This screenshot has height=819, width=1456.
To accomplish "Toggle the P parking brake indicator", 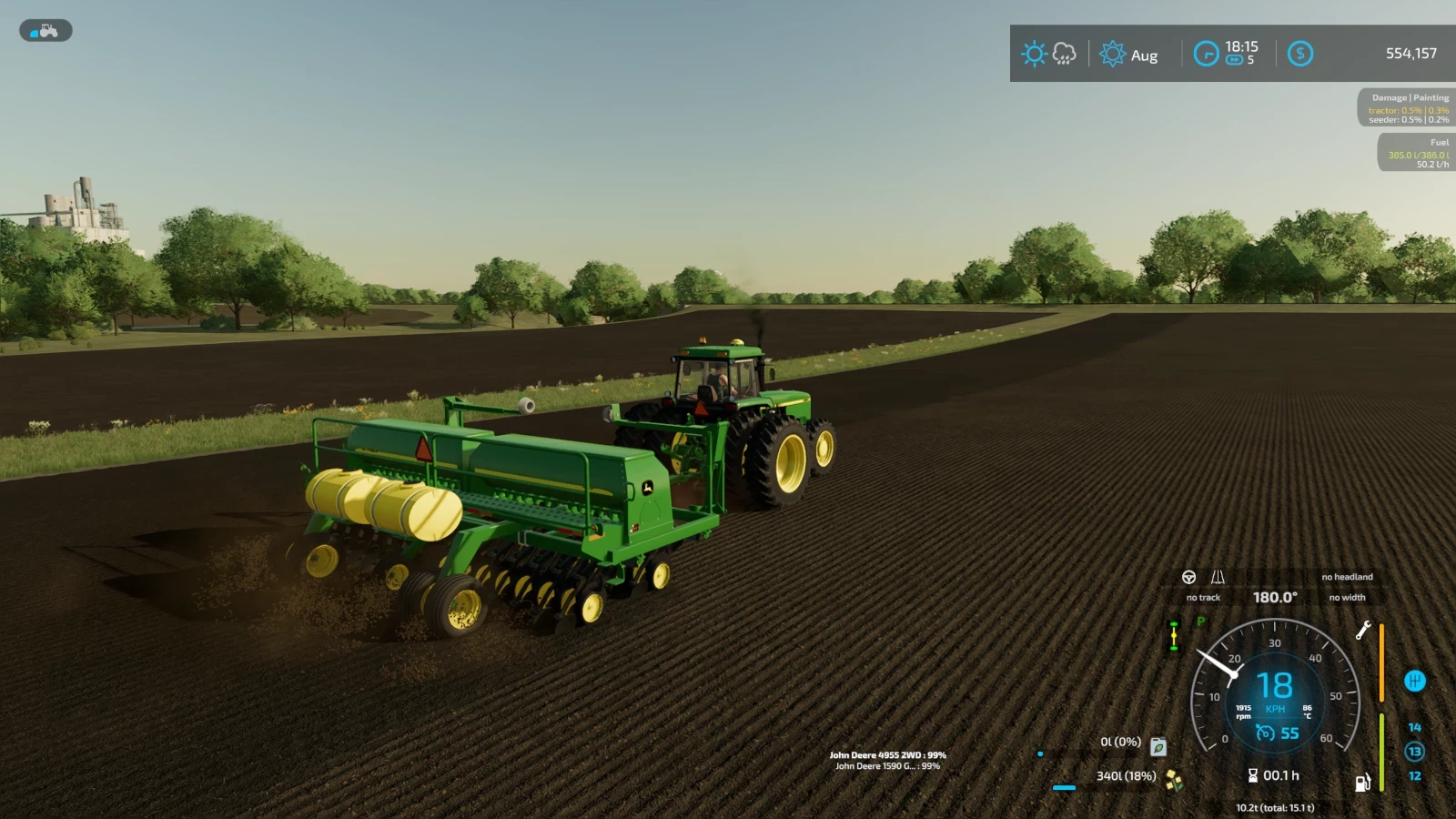I will point(1200,621).
